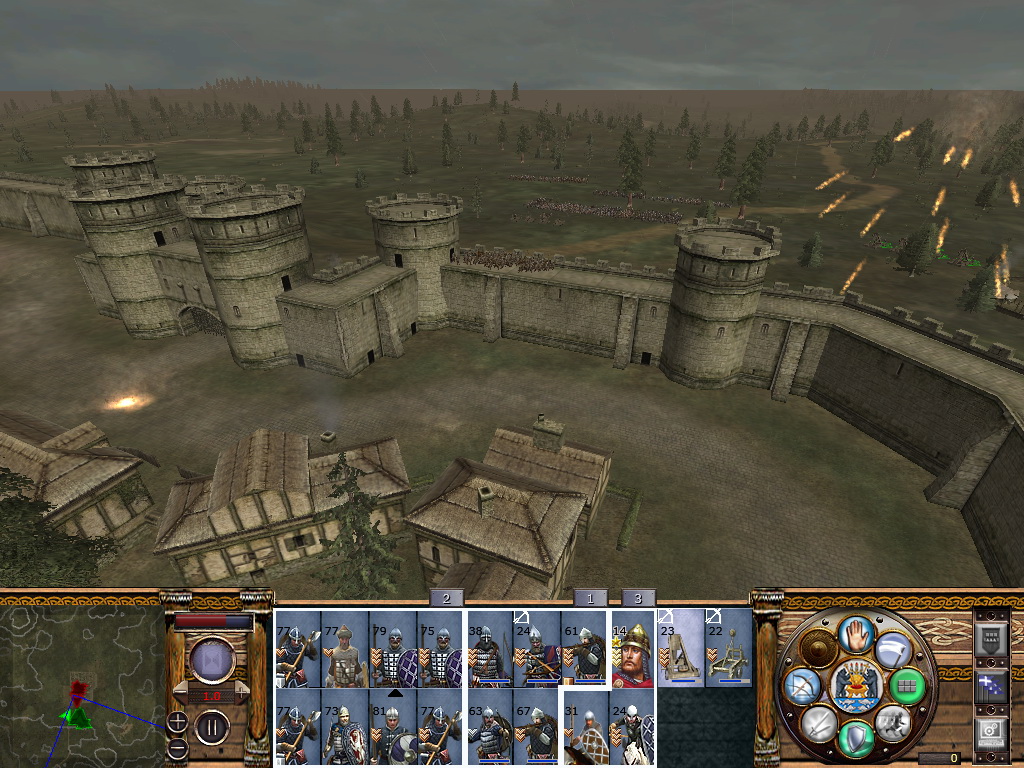Screen dimensions: 1024x768
Task: Select the catapult unit with 23 men
Action: 680,650
